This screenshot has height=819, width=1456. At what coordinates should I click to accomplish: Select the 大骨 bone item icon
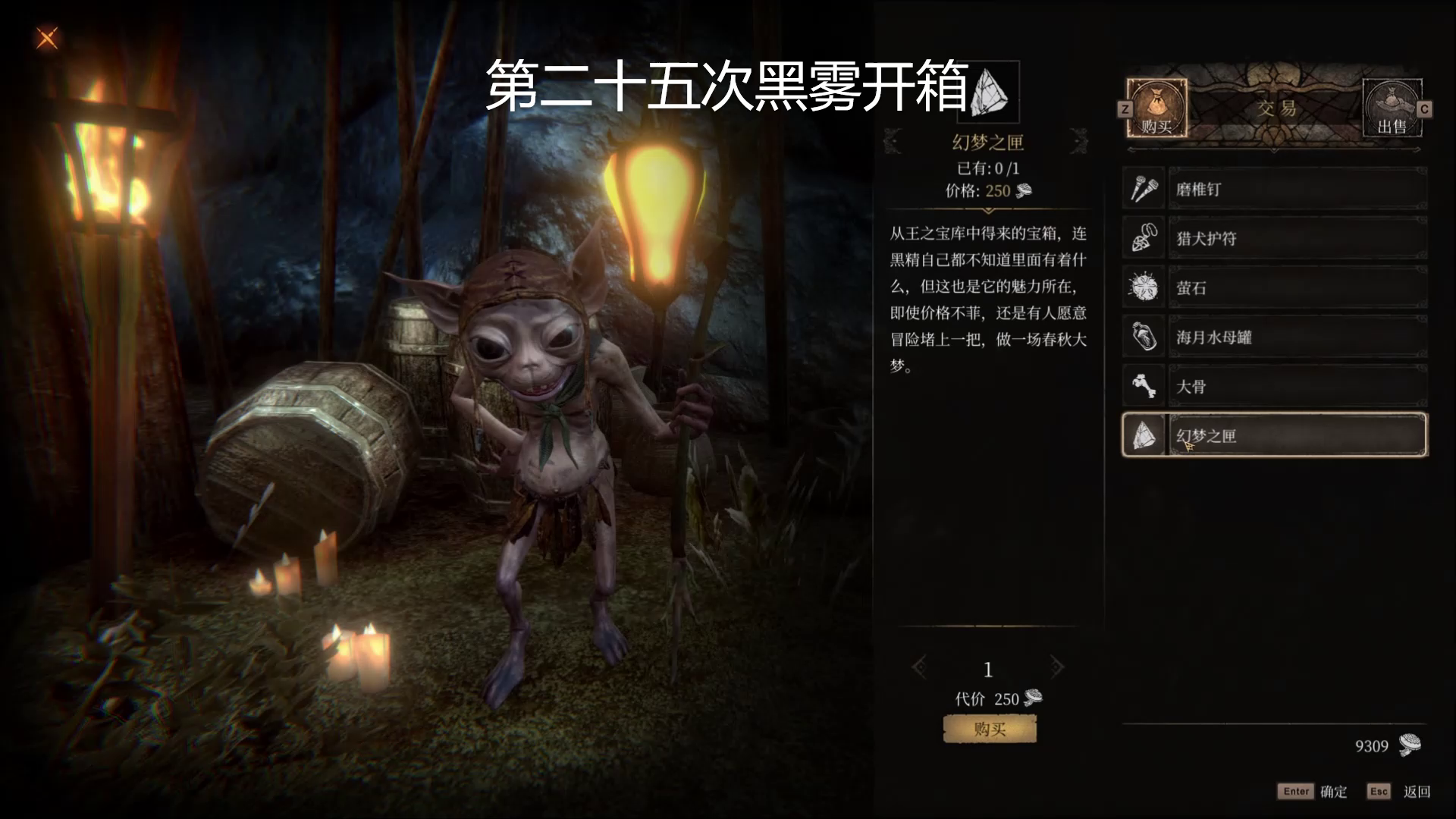pyautogui.click(x=1144, y=386)
